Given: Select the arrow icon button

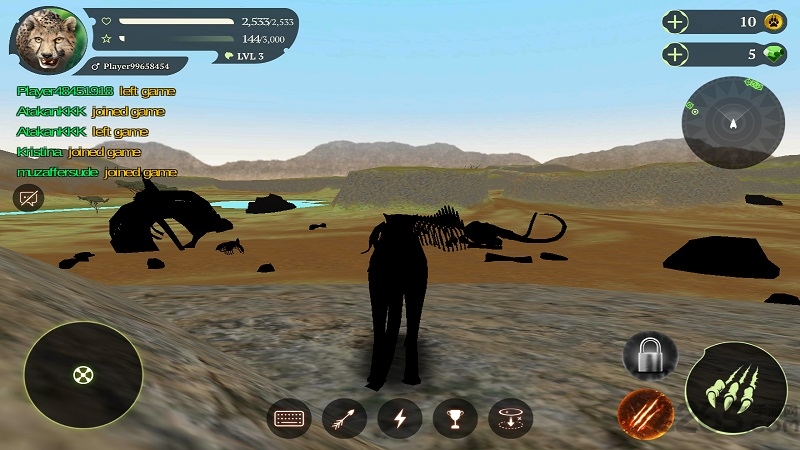Looking at the screenshot, I should click(x=345, y=418).
